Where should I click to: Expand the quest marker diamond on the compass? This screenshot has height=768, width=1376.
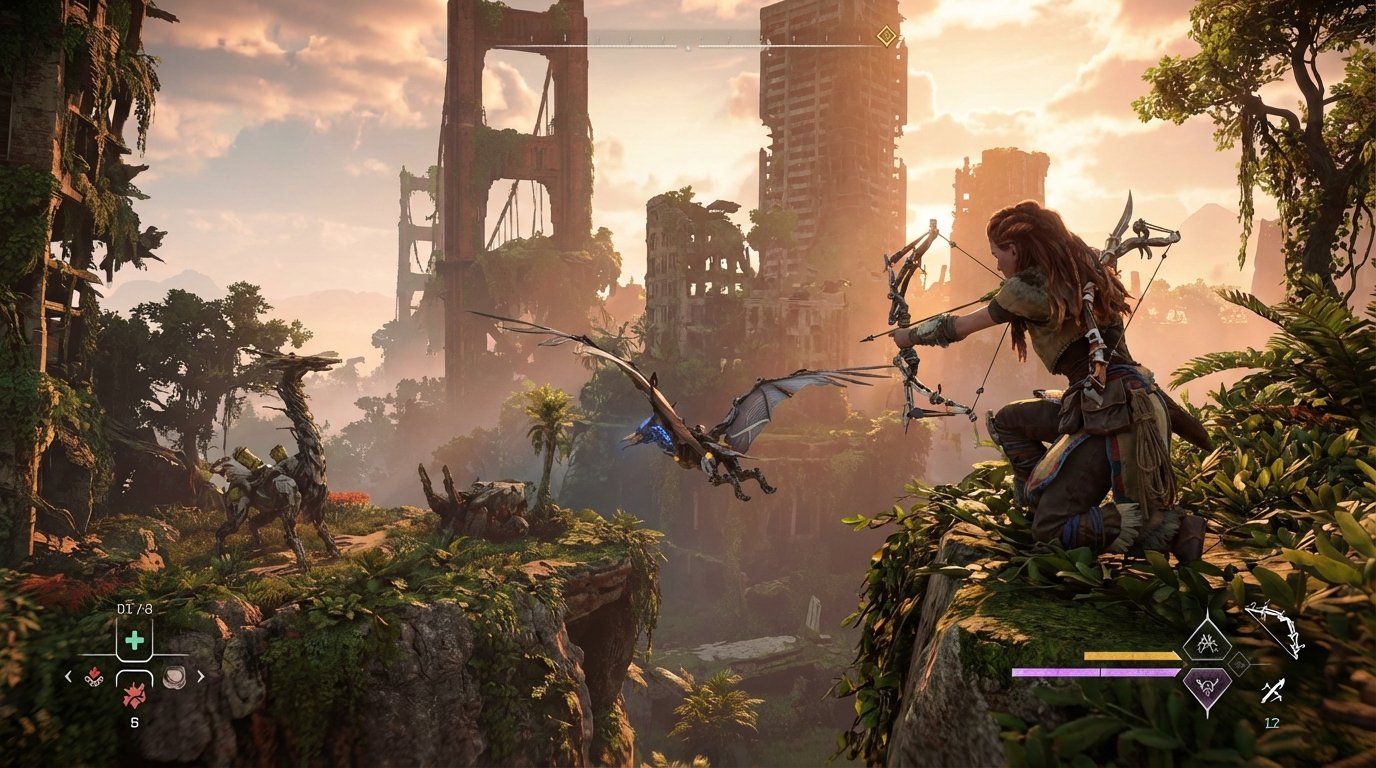point(884,35)
